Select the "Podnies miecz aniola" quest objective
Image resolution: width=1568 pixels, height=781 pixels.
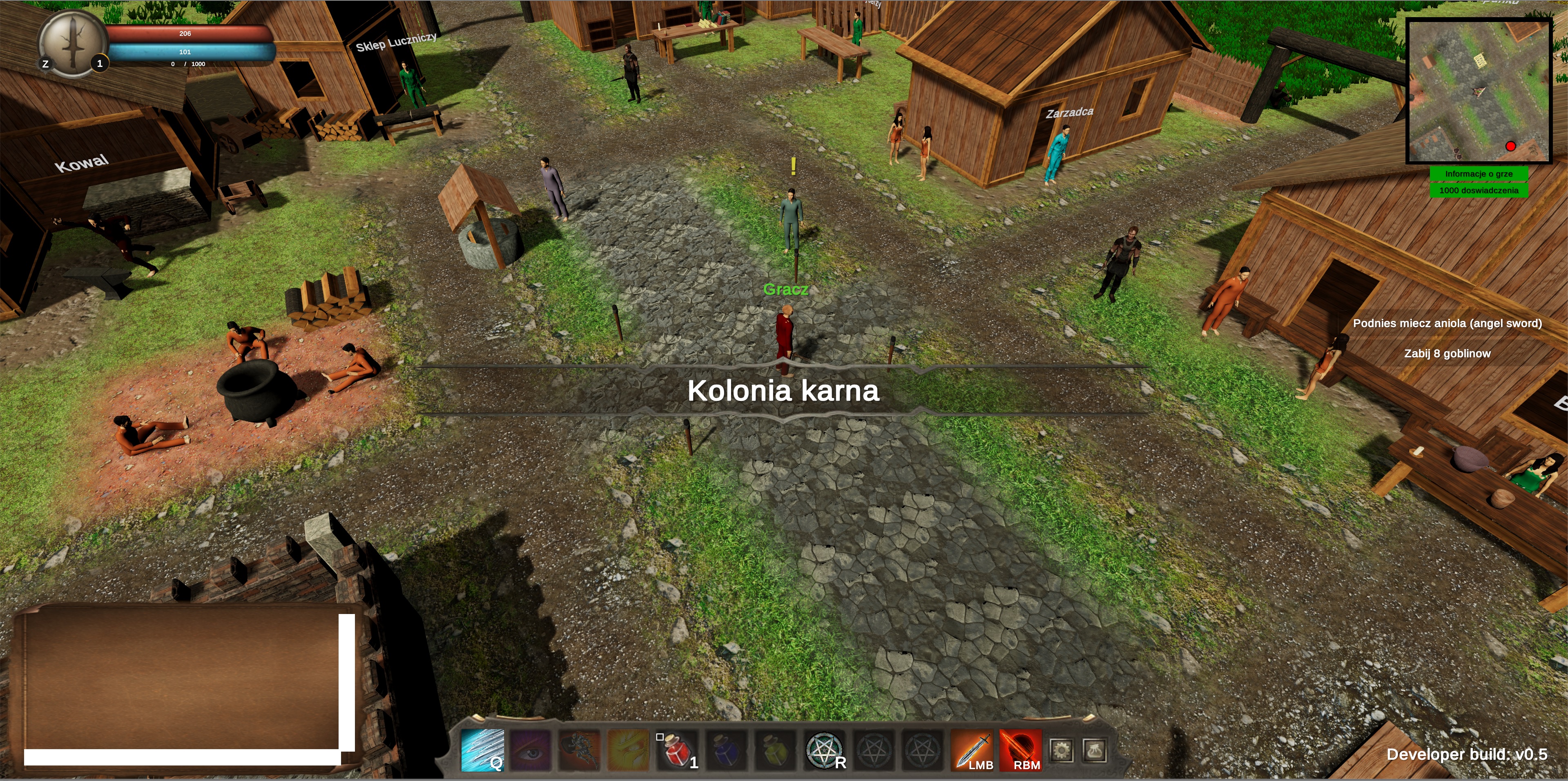[1447, 323]
